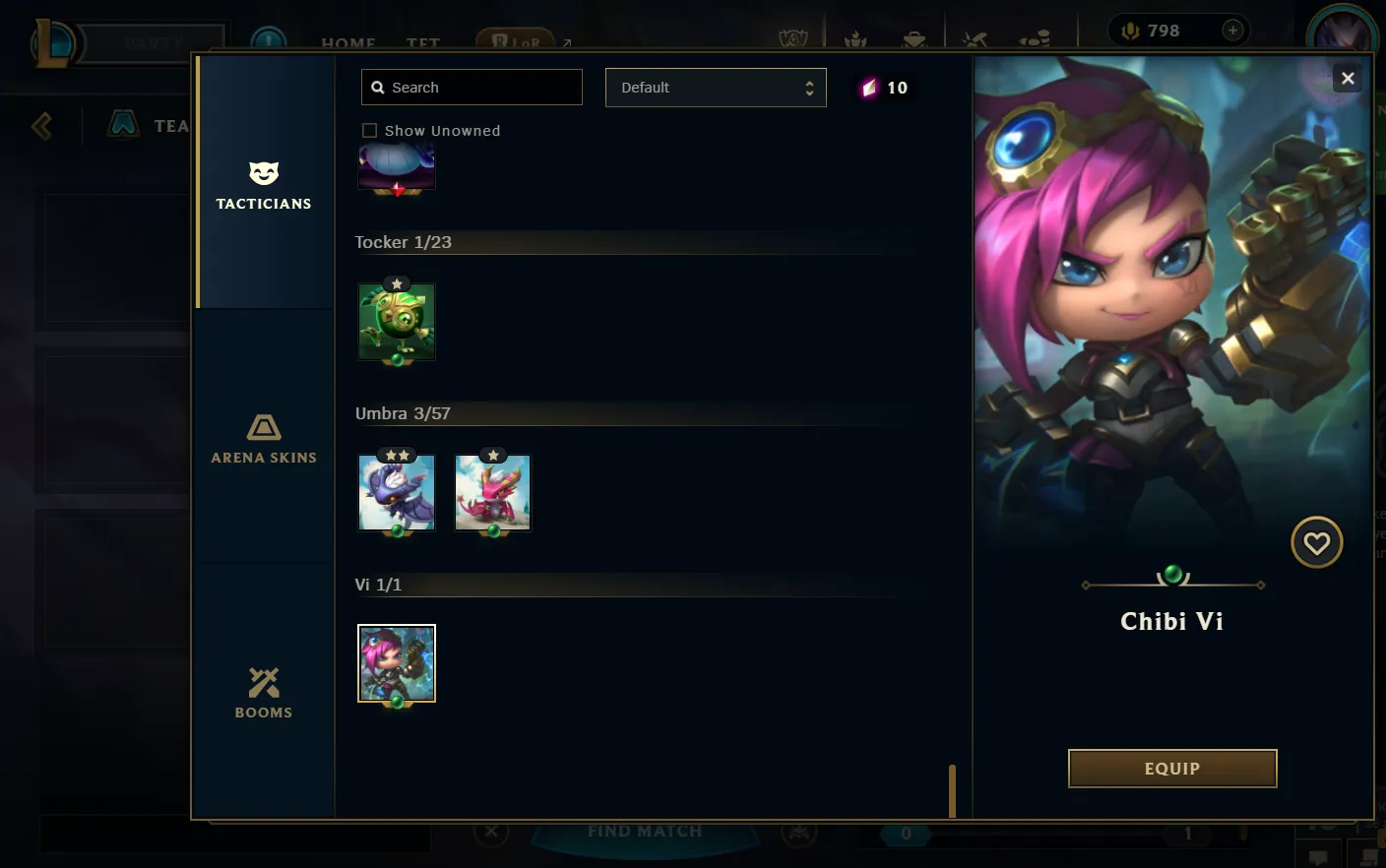1386x868 pixels.
Task: Select the Chibi Vi thumbnail under Vi 1/1
Action: [397, 662]
